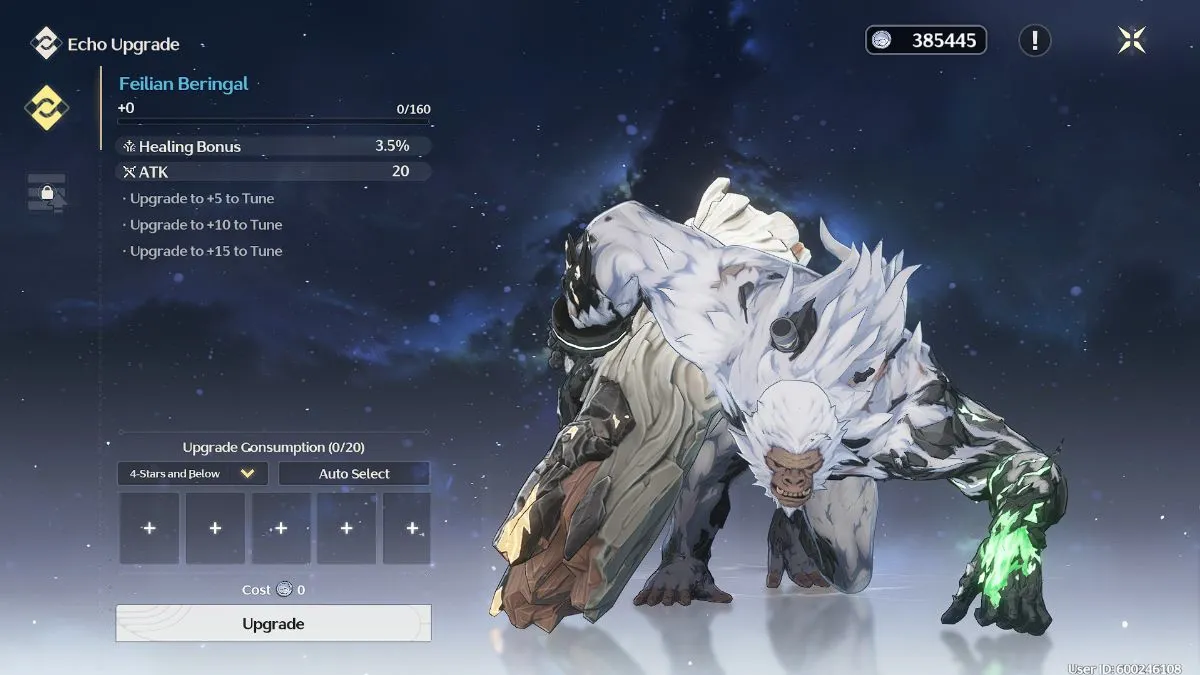Click the Upgrade button
This screenshot has width=1200, height=675.
pos(273,623)
